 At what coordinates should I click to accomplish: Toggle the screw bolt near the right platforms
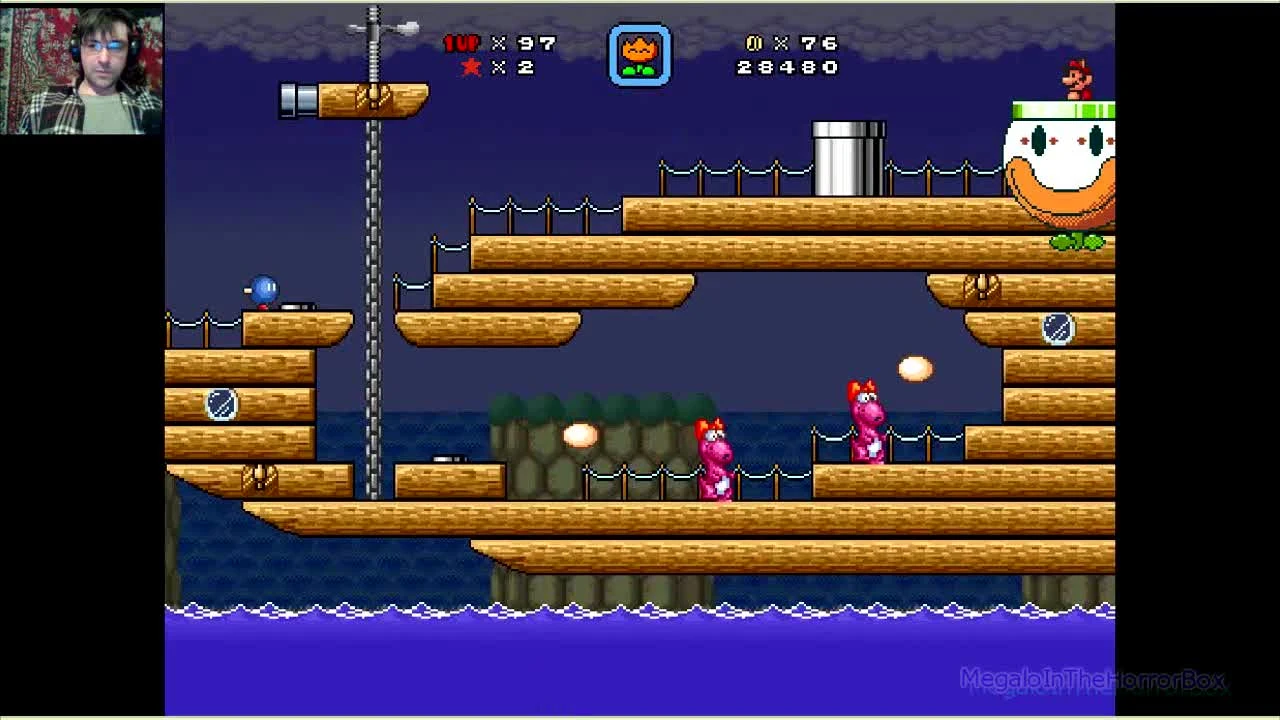[x=1057, y=330]
